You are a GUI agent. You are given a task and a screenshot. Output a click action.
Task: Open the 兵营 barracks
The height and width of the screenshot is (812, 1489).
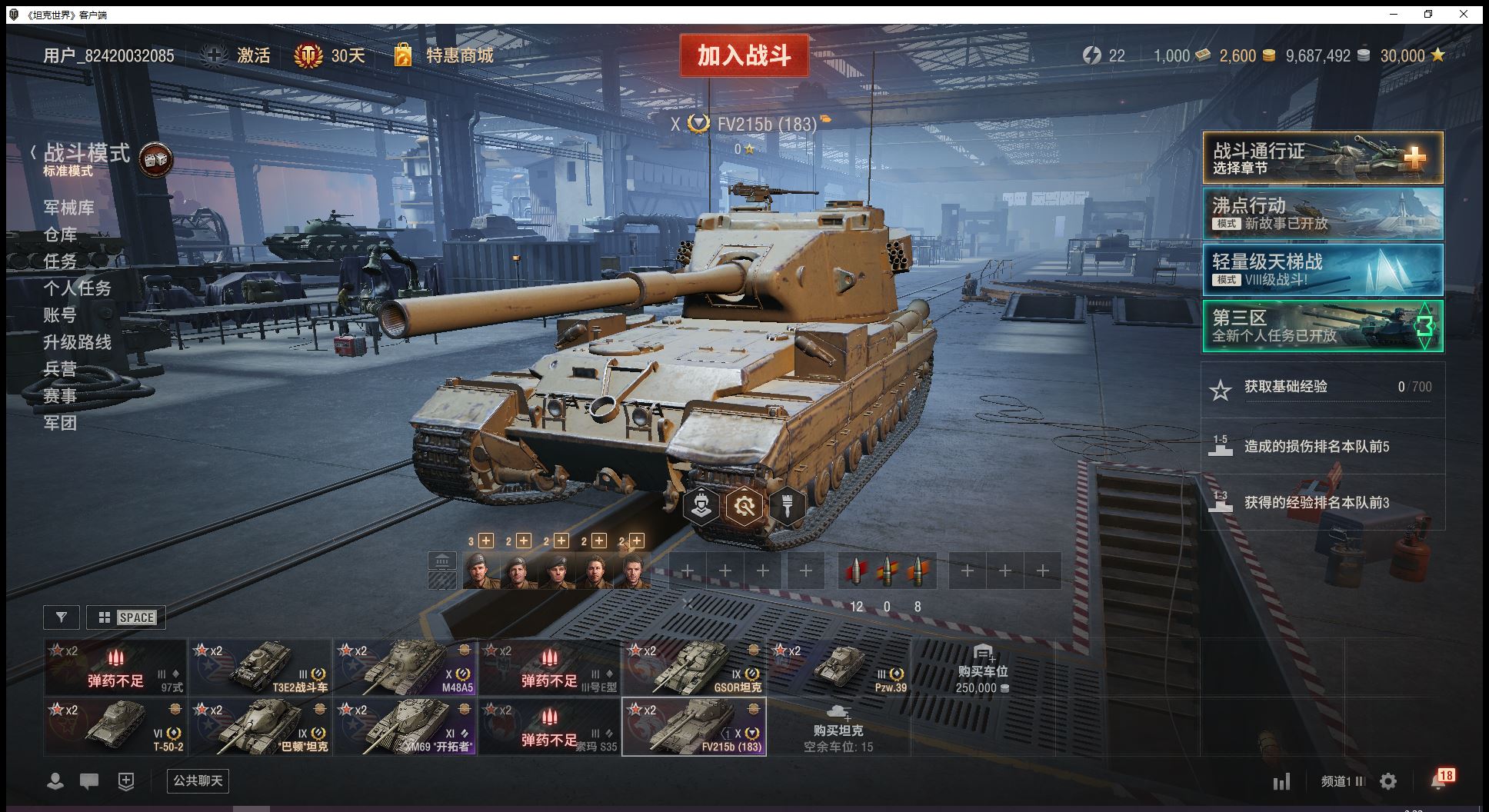(x=60, y=369)
